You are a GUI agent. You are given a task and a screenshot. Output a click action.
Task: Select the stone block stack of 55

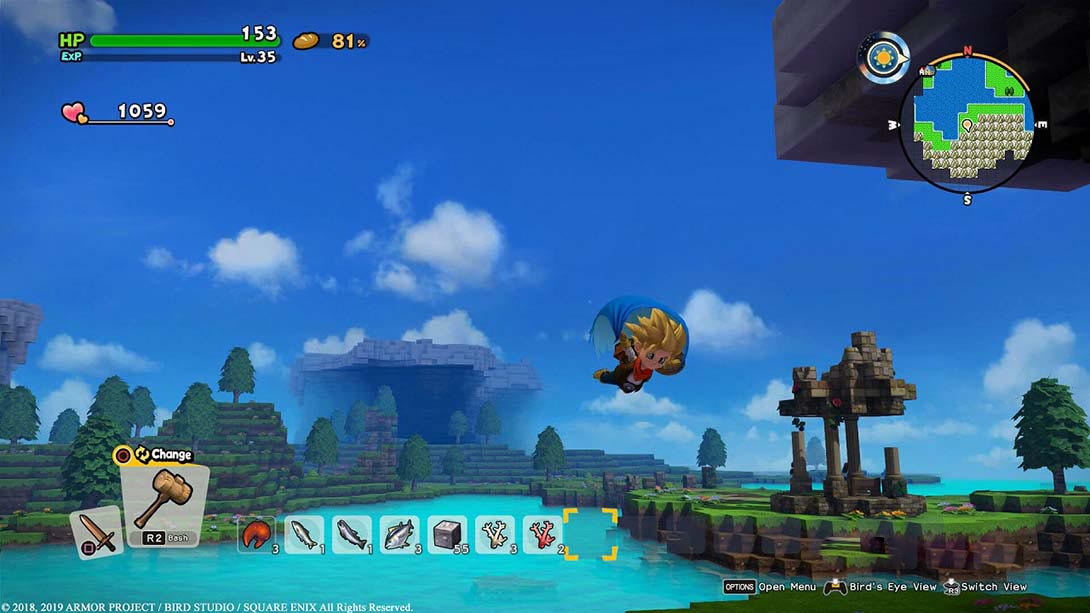pyautogui.click(x=447, y=534)
